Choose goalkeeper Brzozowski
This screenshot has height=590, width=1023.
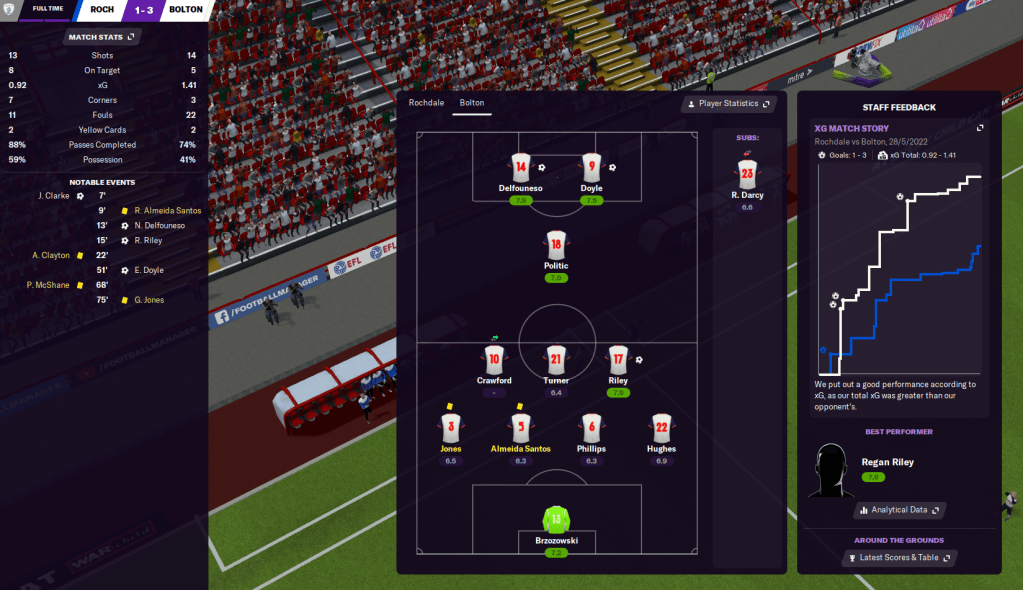(x=556, y=520)
